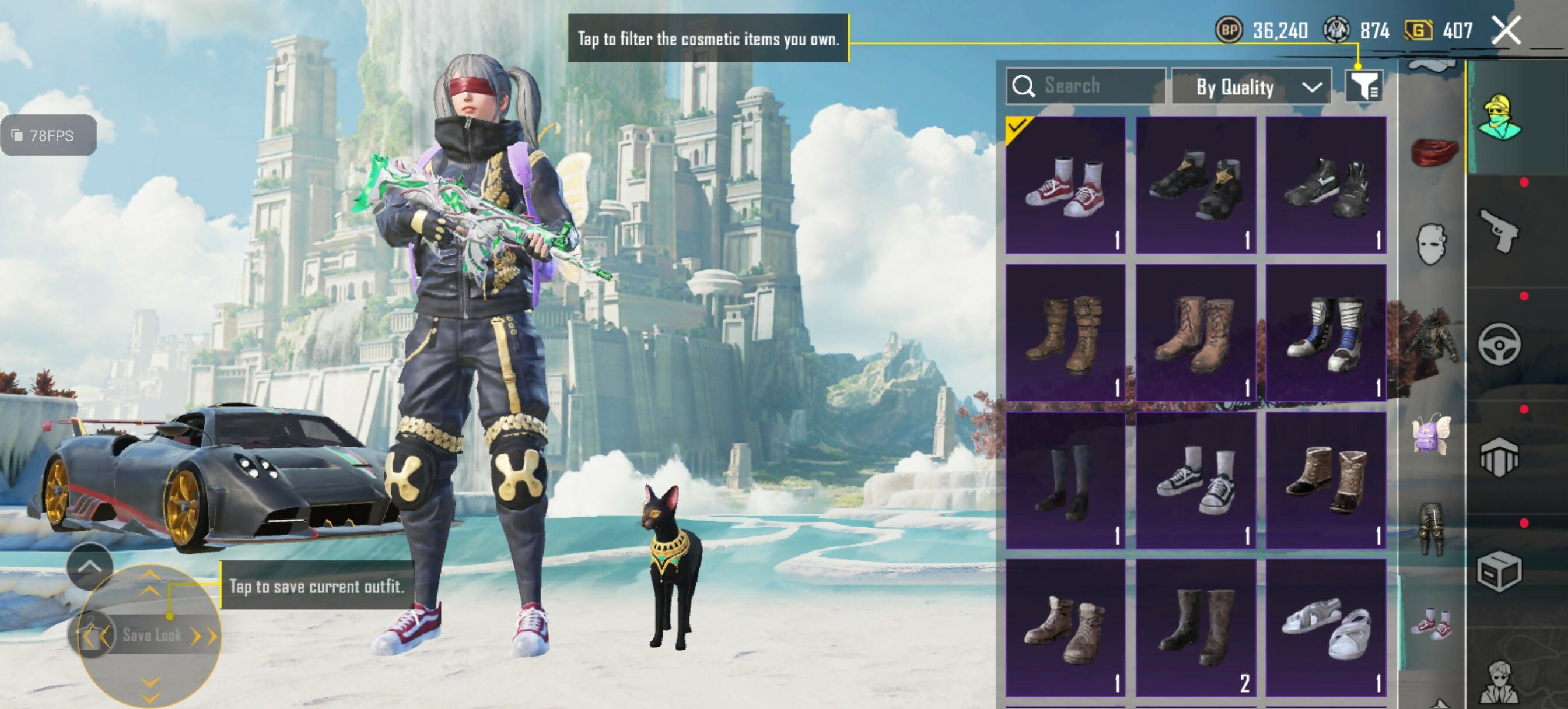Click the upward chevron circle button

(x=89, y=566)
